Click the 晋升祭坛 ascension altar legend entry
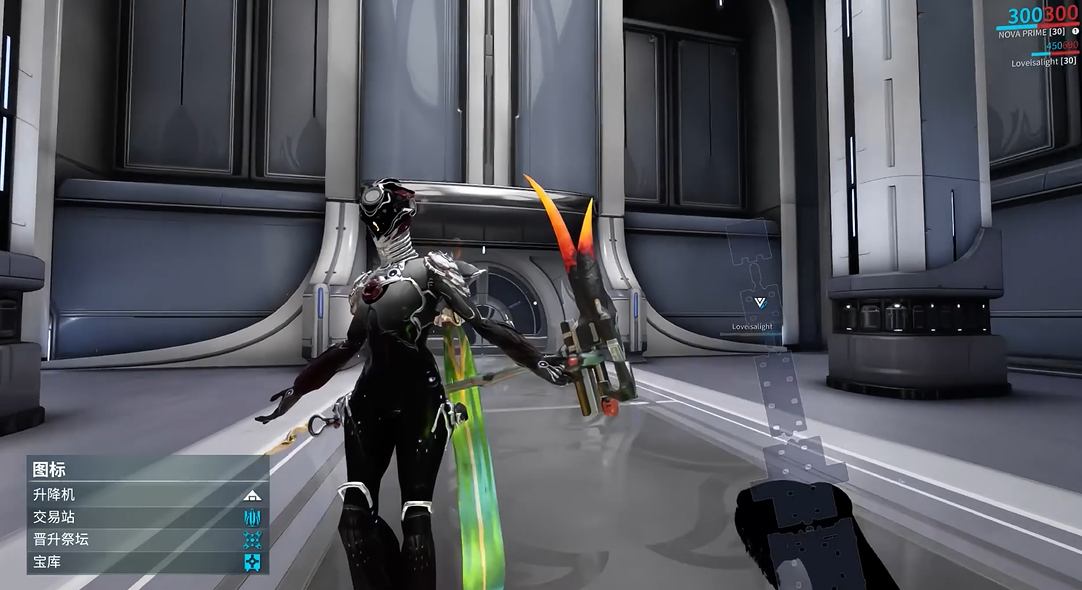Screen dimensions: 1082x590 (x=147, y=539)
